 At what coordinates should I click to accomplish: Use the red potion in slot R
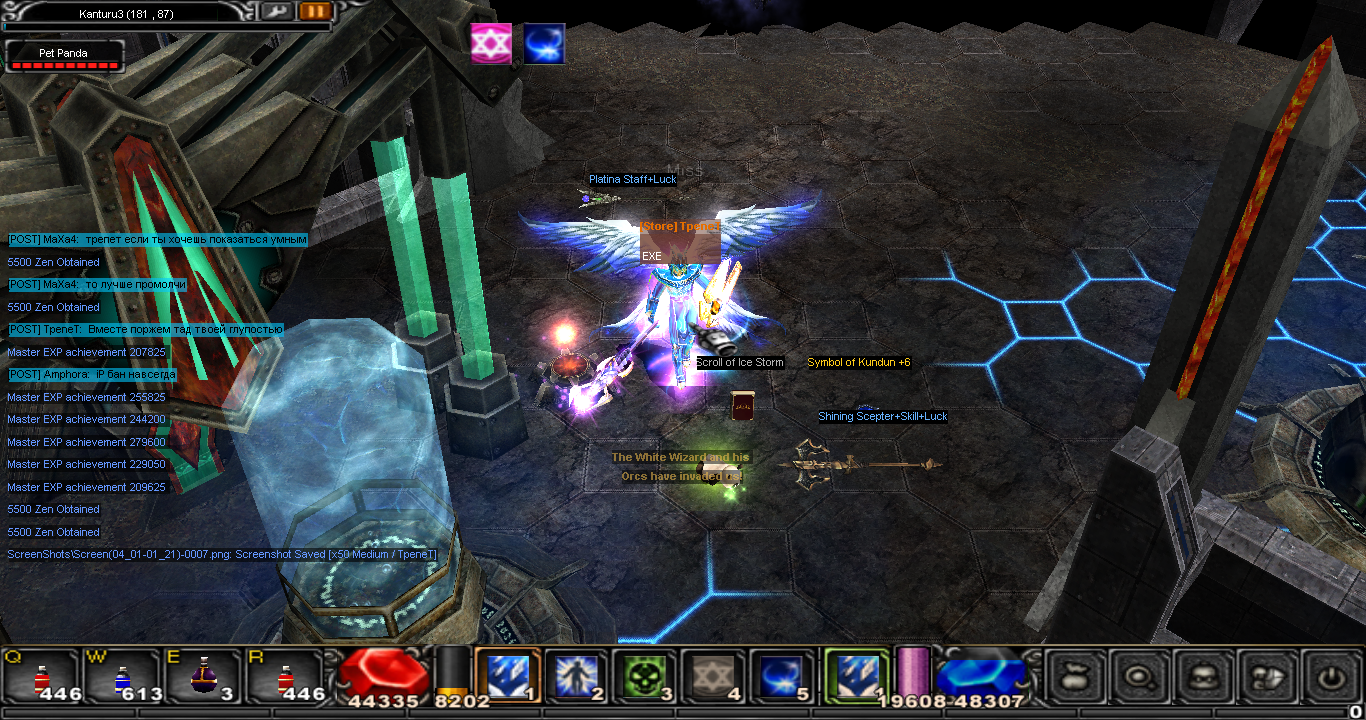point(284,678)
